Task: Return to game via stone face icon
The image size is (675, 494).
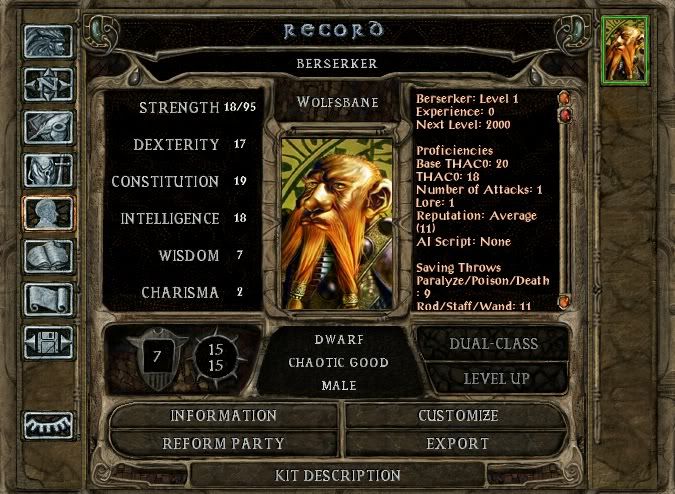Action: click(48, 42)
